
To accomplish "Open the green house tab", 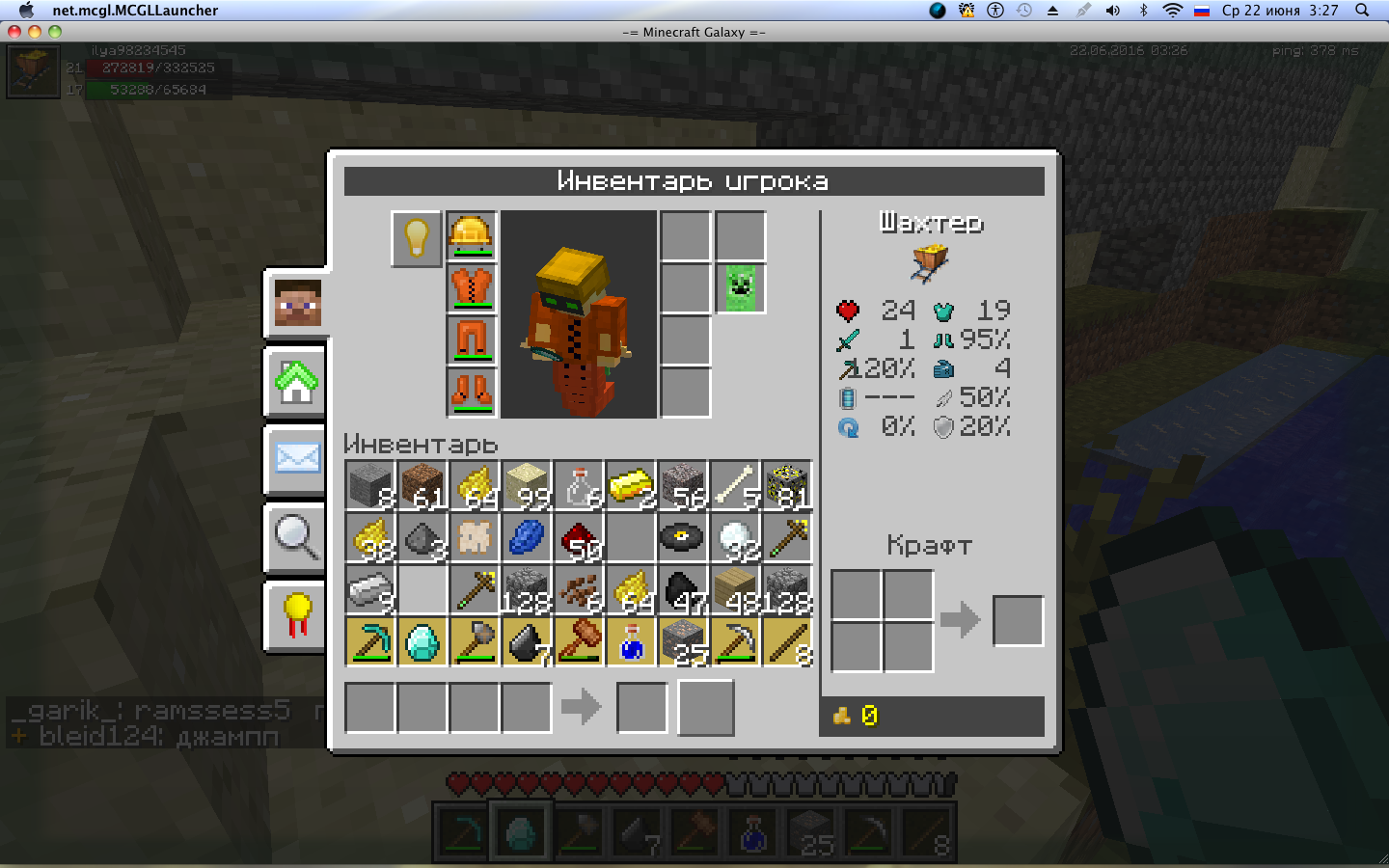I will (297, 382).
